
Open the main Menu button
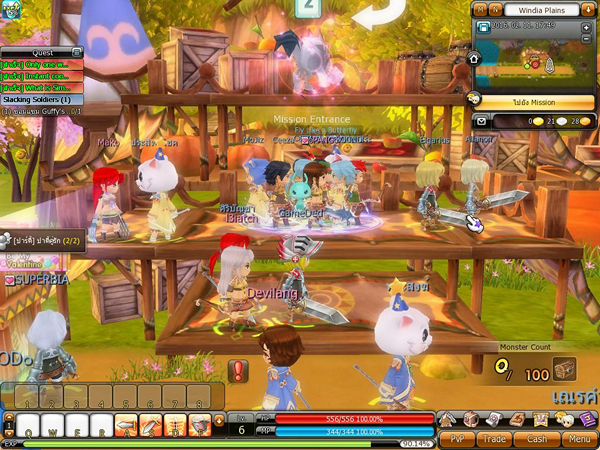577,437
